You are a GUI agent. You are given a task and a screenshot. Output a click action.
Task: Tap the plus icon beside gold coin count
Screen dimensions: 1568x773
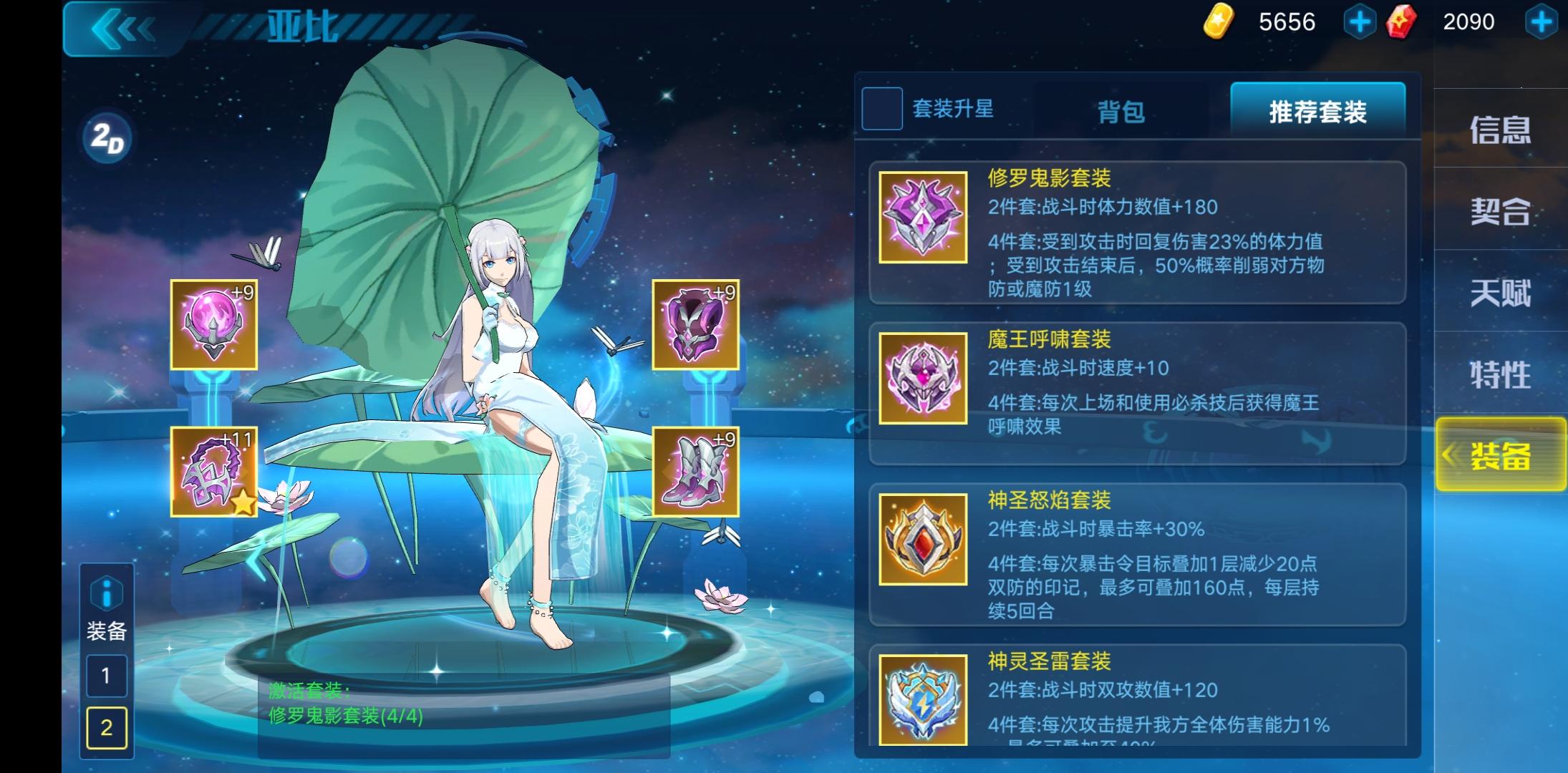pyautogui.click(x=1359, y=22)
